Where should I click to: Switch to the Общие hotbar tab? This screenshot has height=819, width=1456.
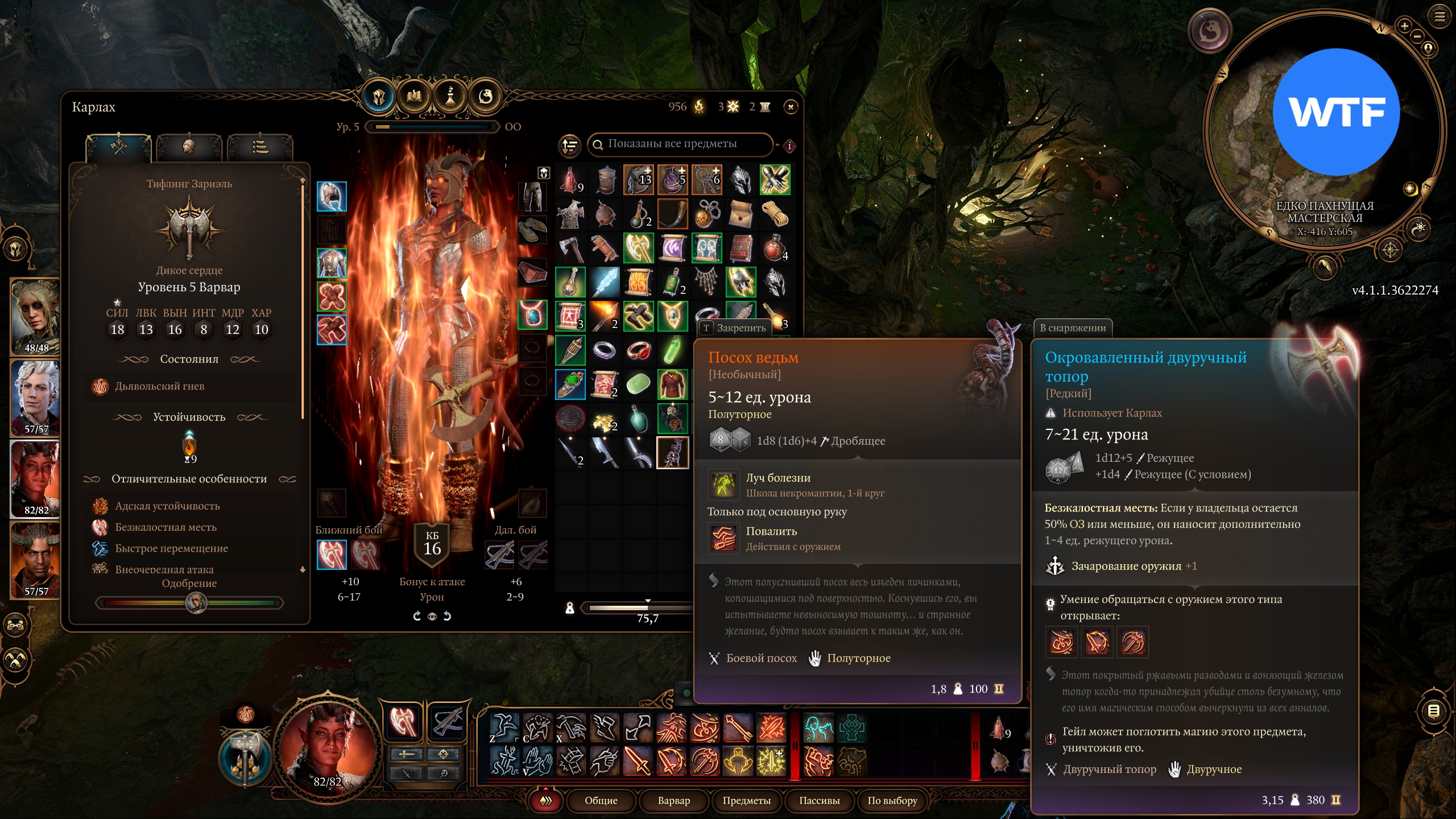click(x=601, y=800)
